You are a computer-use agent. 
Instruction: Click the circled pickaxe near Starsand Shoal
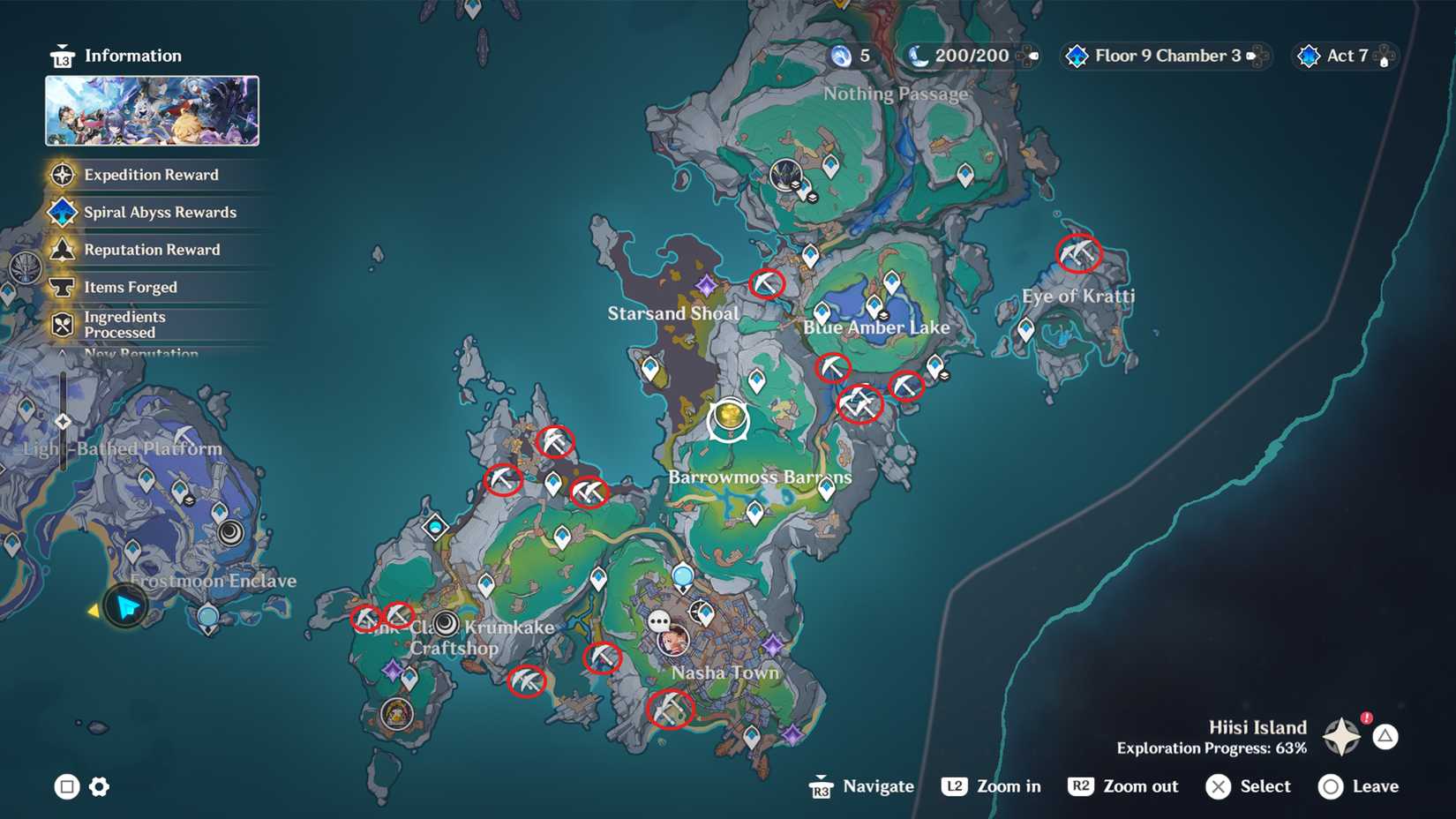766,284
